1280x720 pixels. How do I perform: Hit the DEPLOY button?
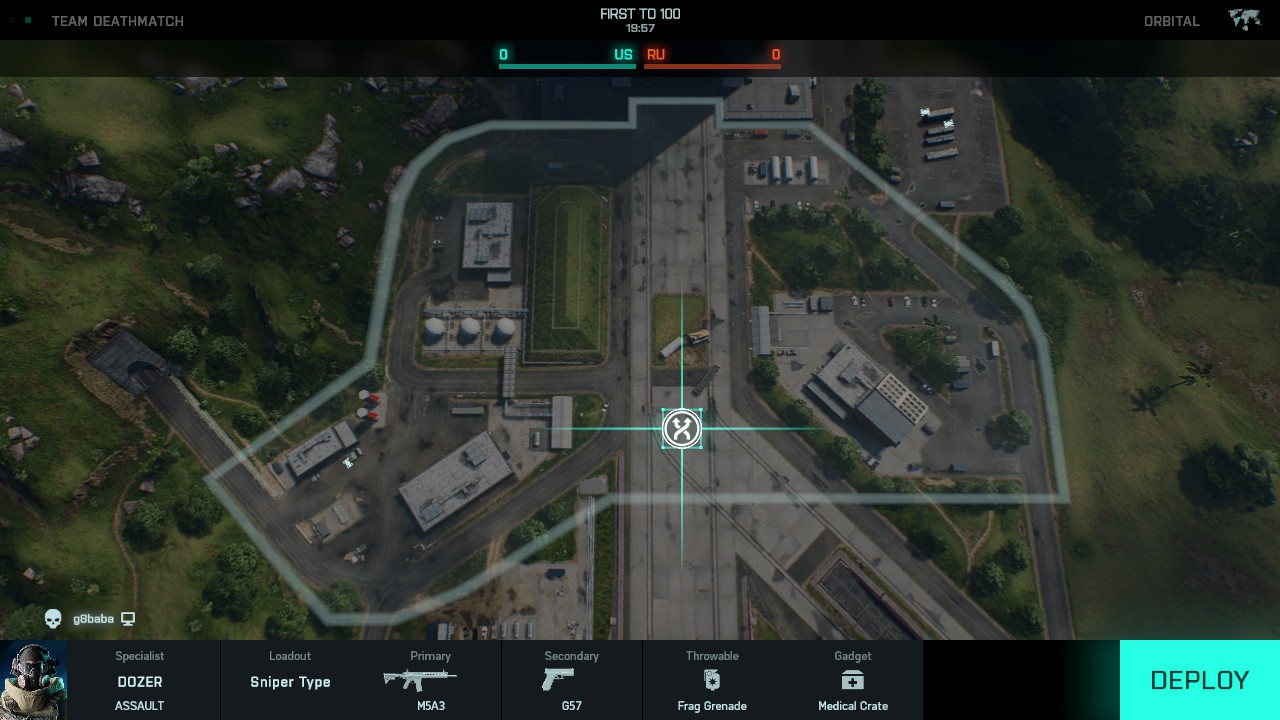click(1199, 680)
